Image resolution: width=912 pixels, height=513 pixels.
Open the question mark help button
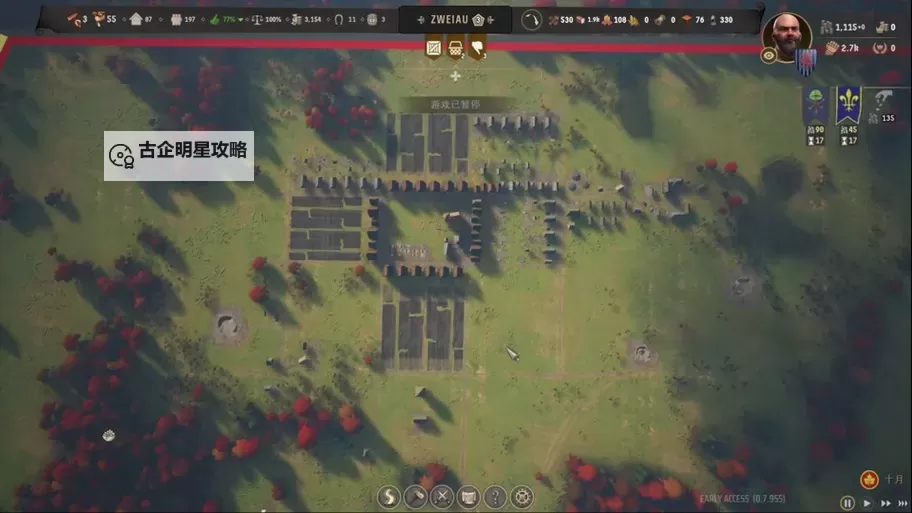495,497
